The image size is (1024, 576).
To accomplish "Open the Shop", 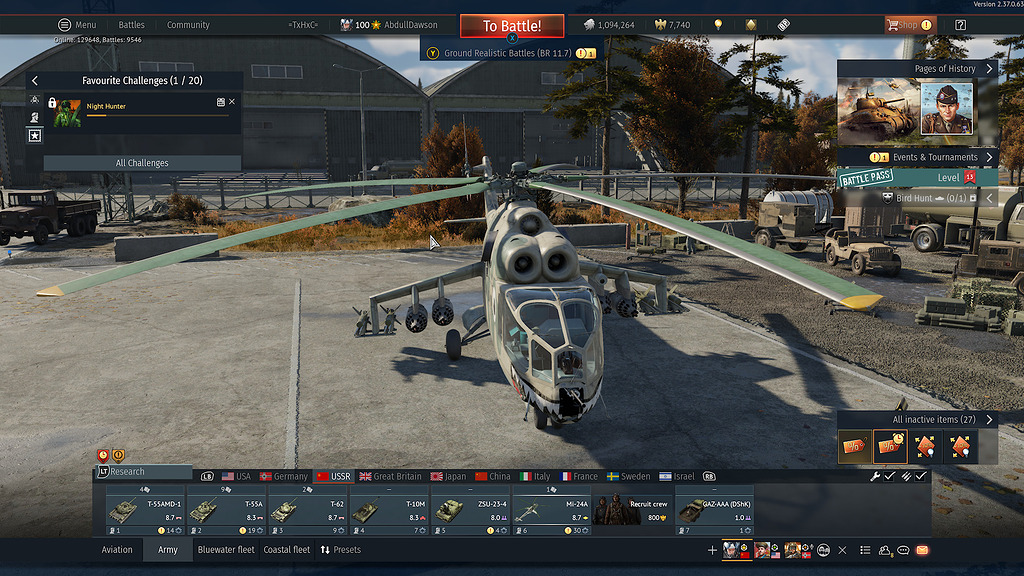I will pos(908,25).
